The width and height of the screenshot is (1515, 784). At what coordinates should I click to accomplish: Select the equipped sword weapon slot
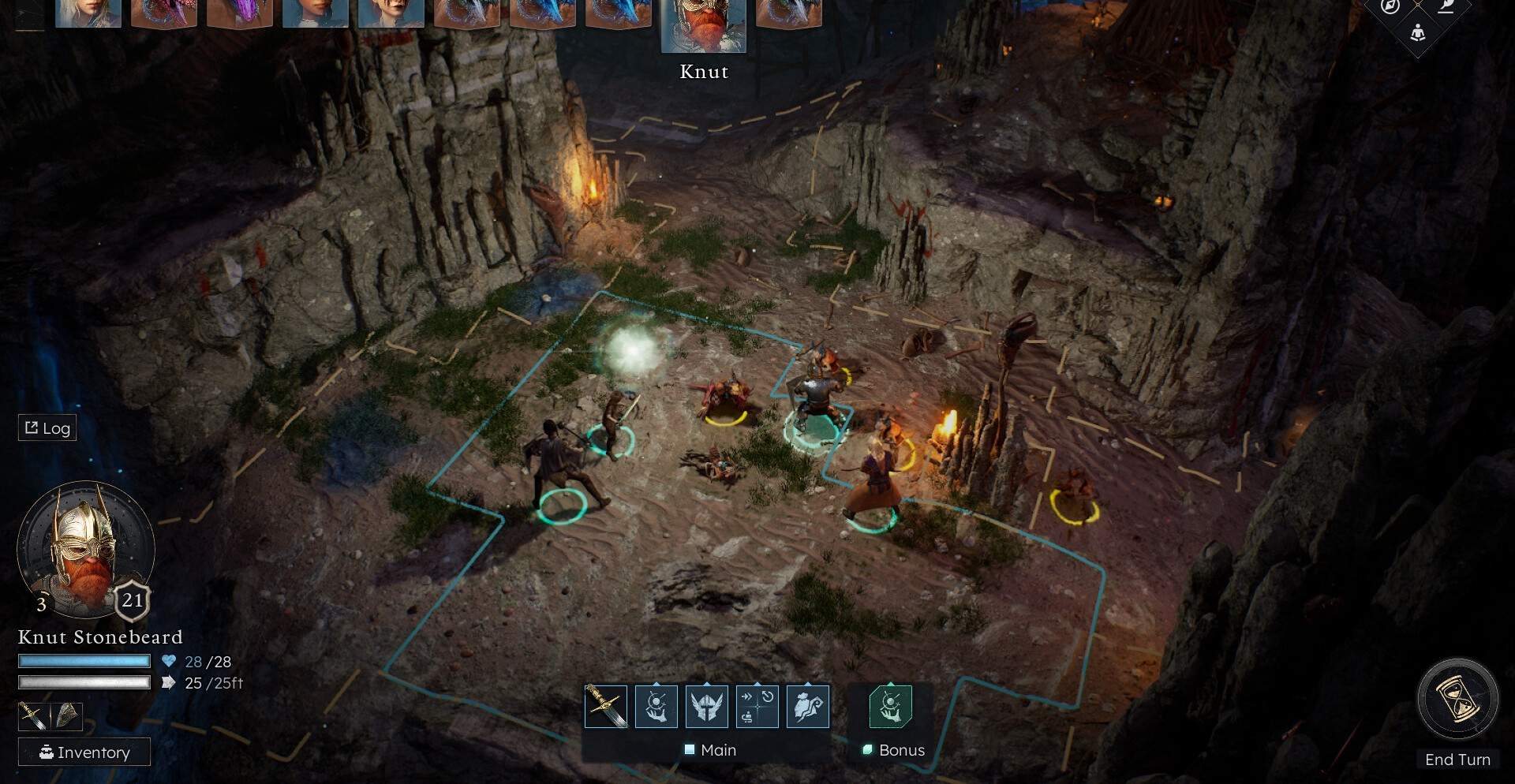pyautogui.click(x=33, y=716)
